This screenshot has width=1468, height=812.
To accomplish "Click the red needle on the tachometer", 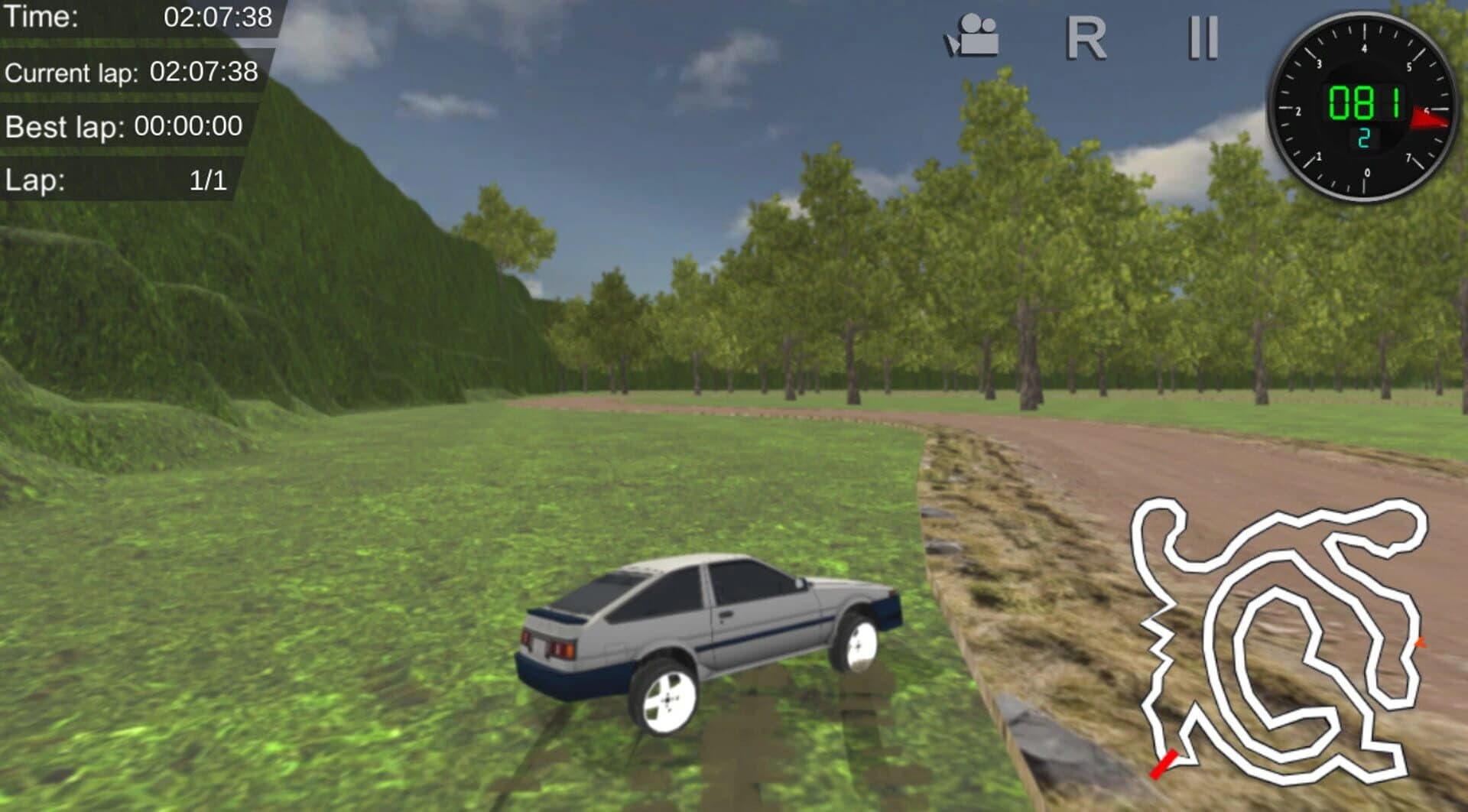I will (x=1428, y=116).
